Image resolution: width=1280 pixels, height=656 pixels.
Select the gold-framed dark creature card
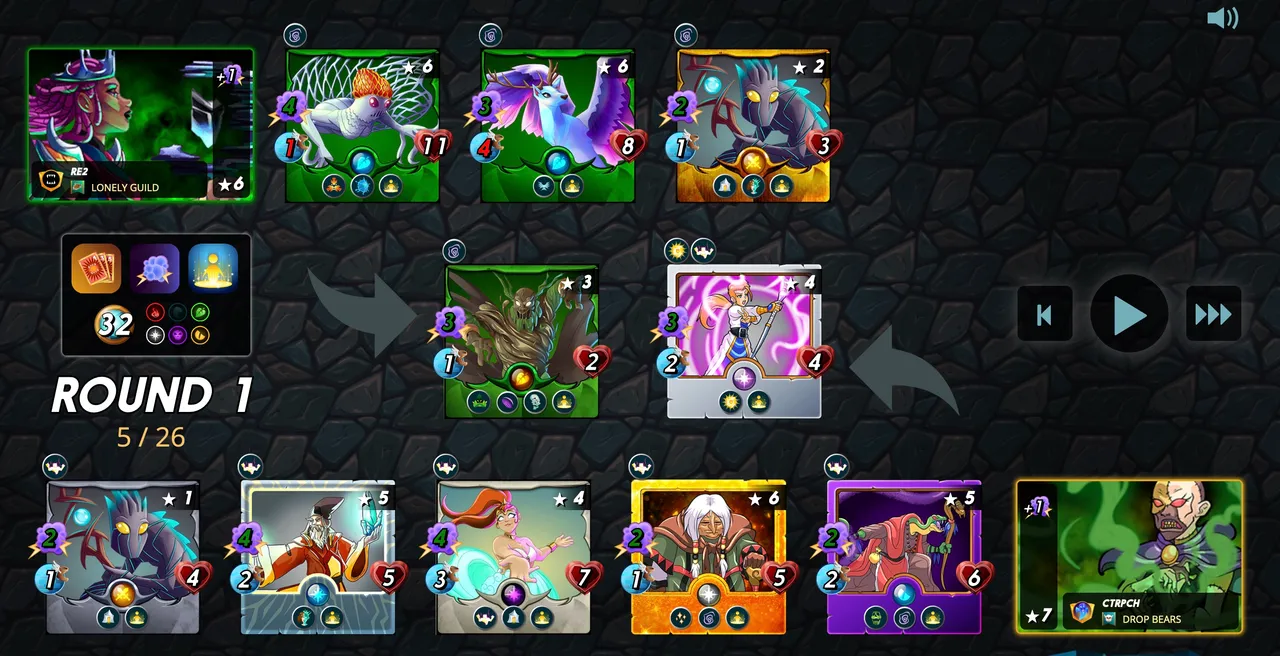(753, 125)
